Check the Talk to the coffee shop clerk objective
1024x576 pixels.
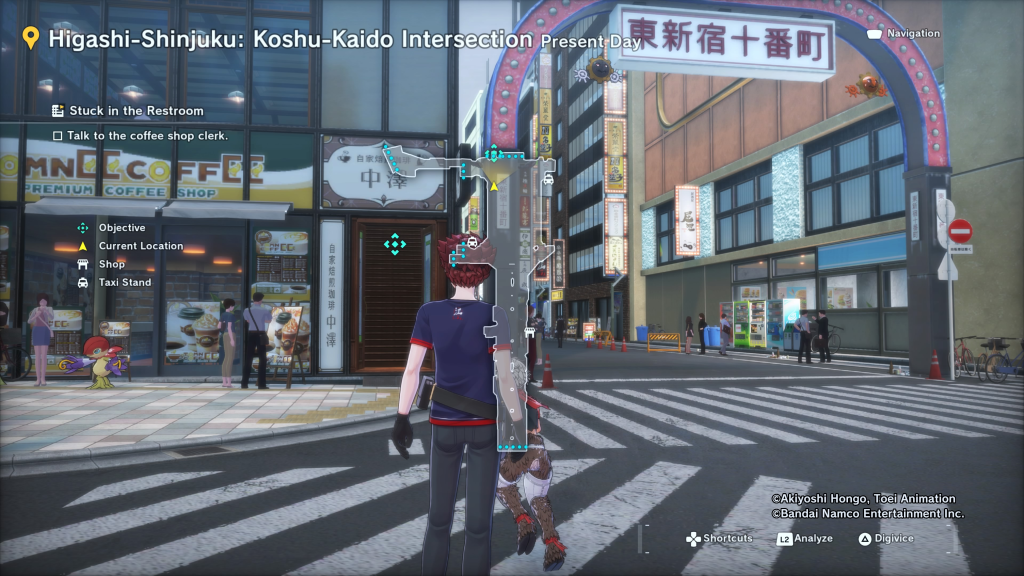140,135
